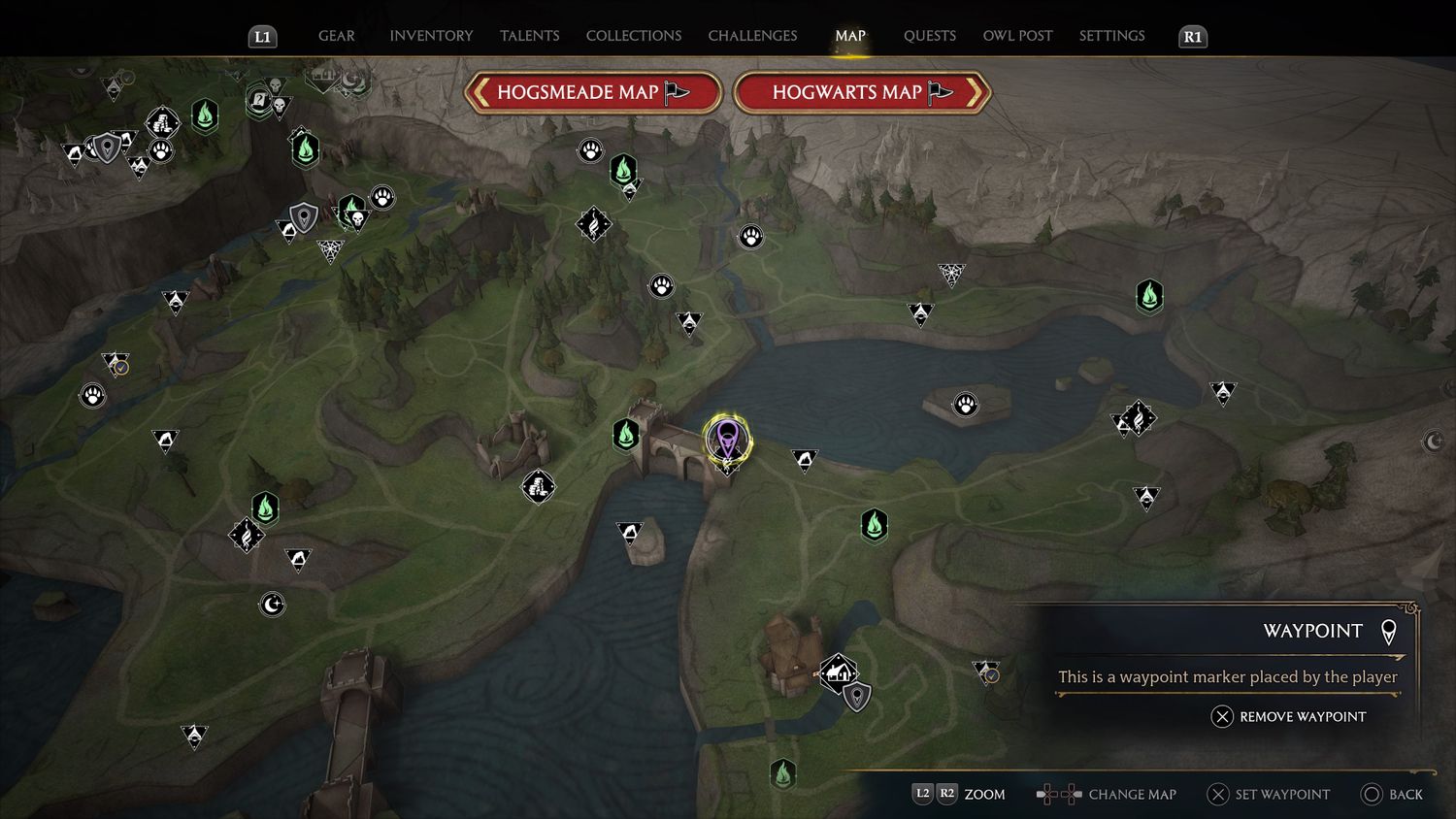Select the spider web lair marker north of the lake

[x=951, y=275]
